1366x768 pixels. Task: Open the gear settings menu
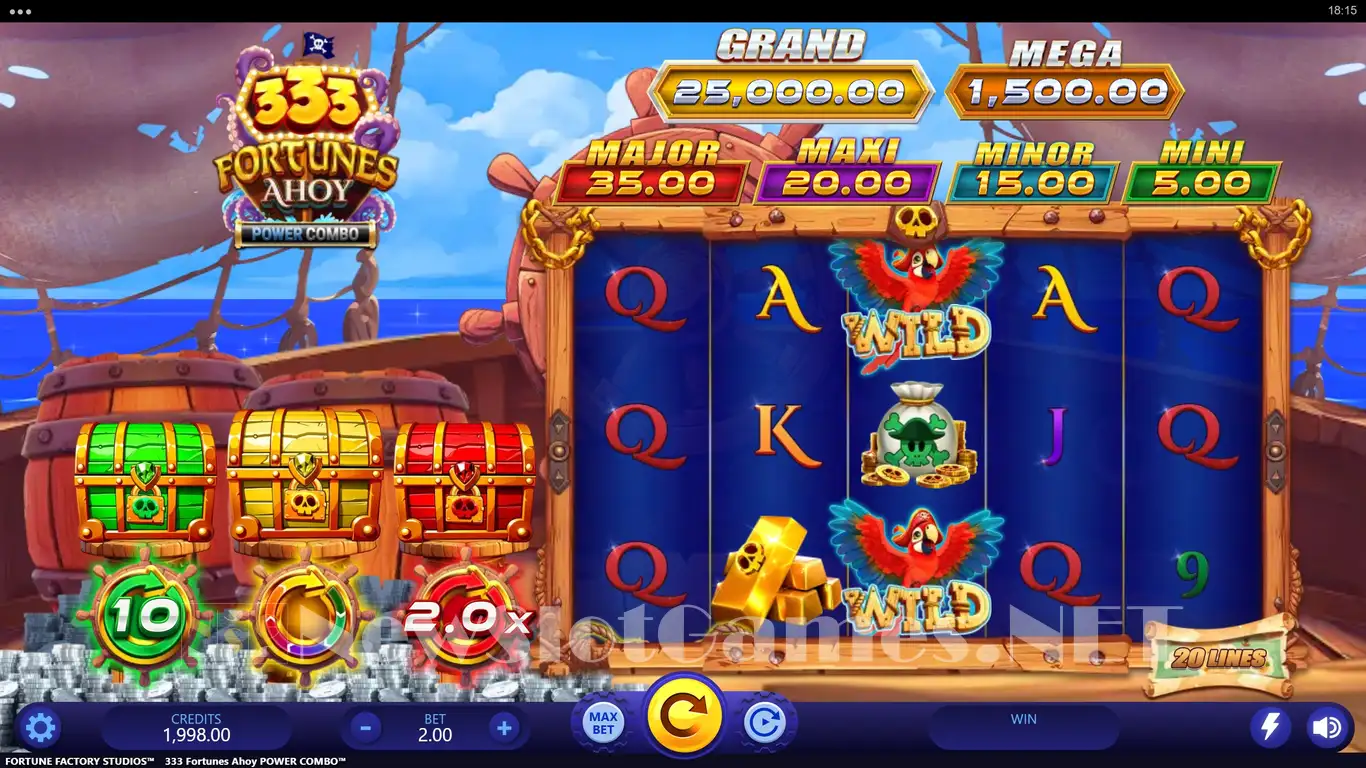tap(40, 727)
